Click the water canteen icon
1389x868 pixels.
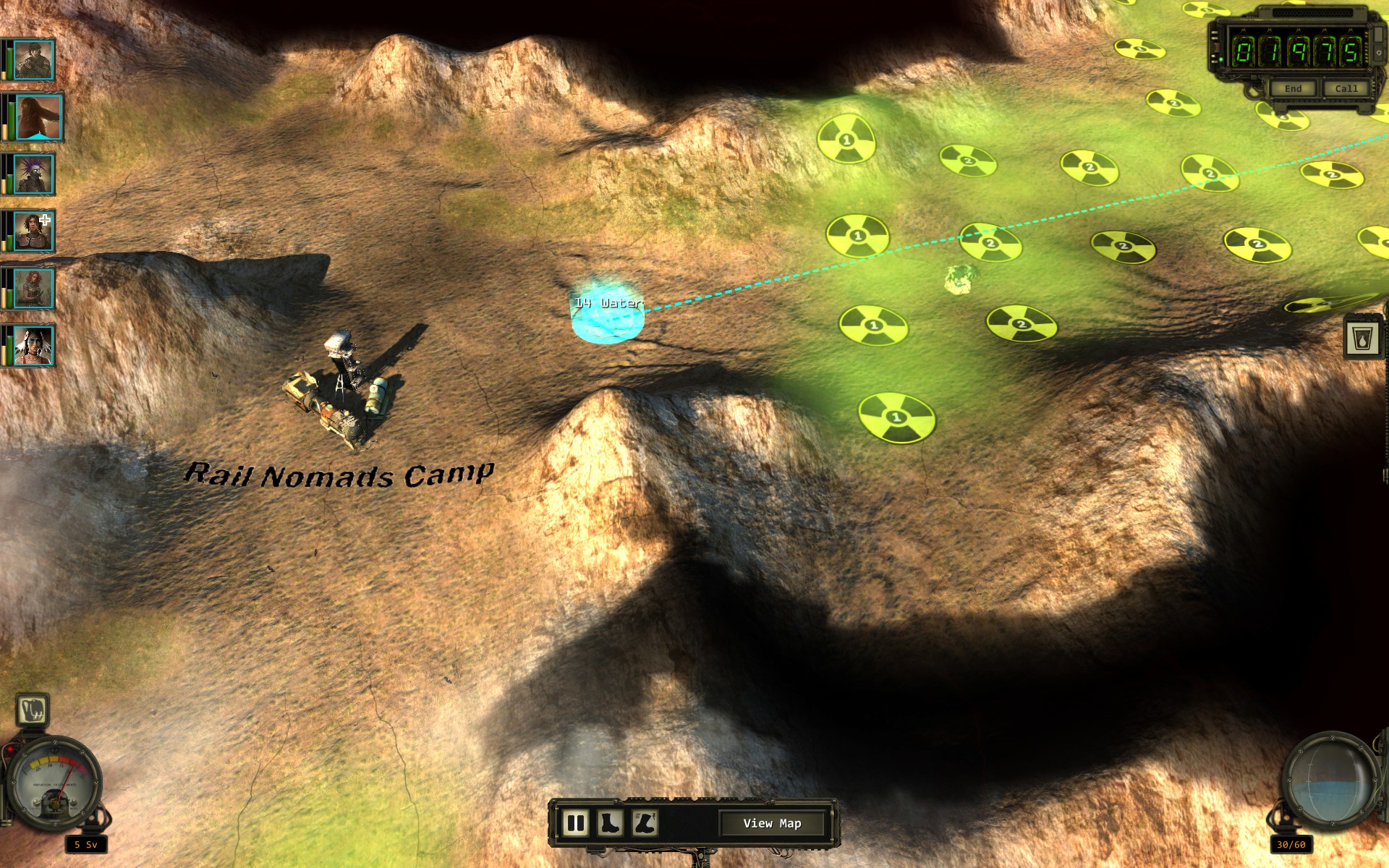(1362, 338)
